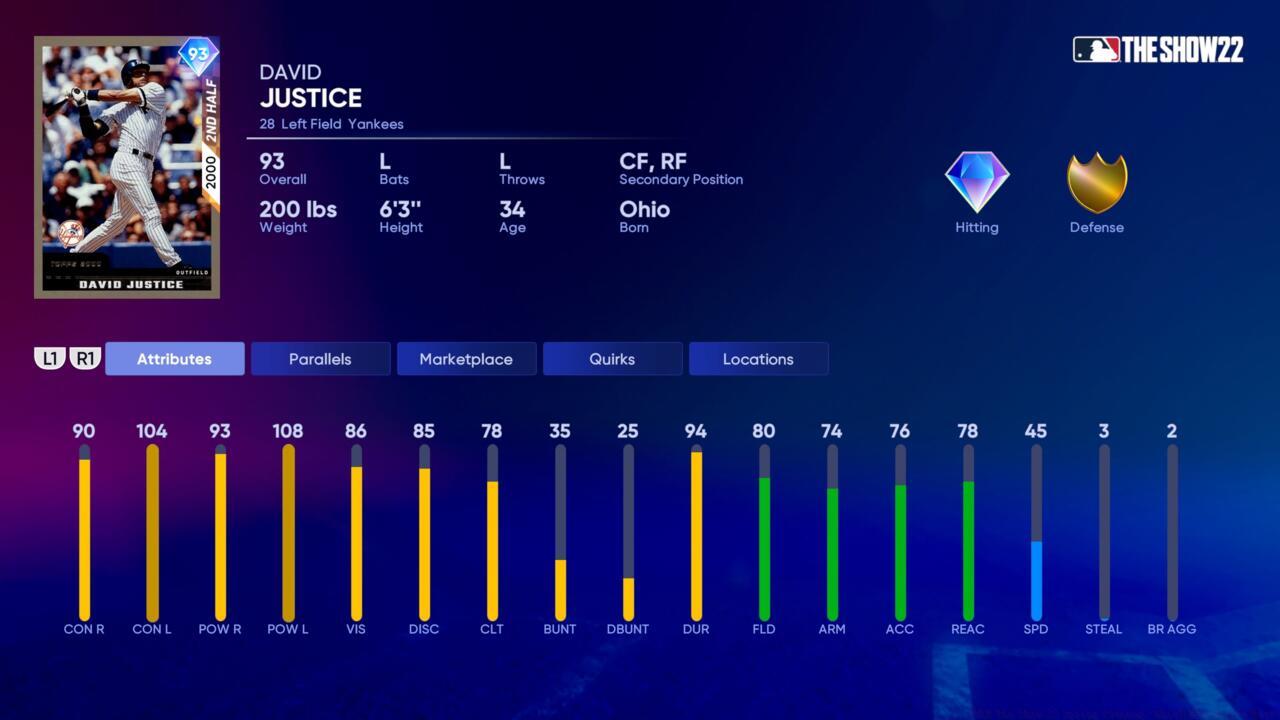The width and height of the screenshot is (1280, 720).
Task: Click David Justice's player card
Action: pos(125,165)
